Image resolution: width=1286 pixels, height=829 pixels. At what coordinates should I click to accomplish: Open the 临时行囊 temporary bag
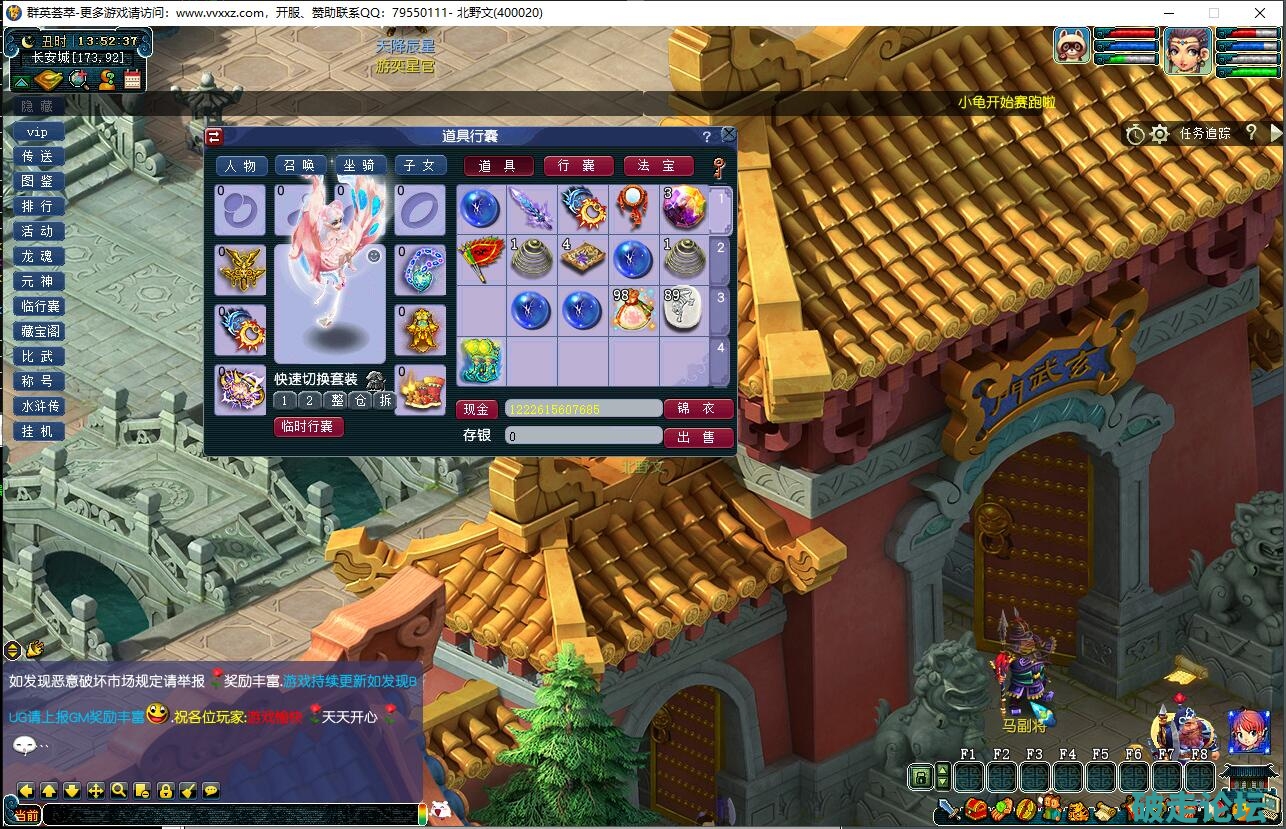pos(308,427)
